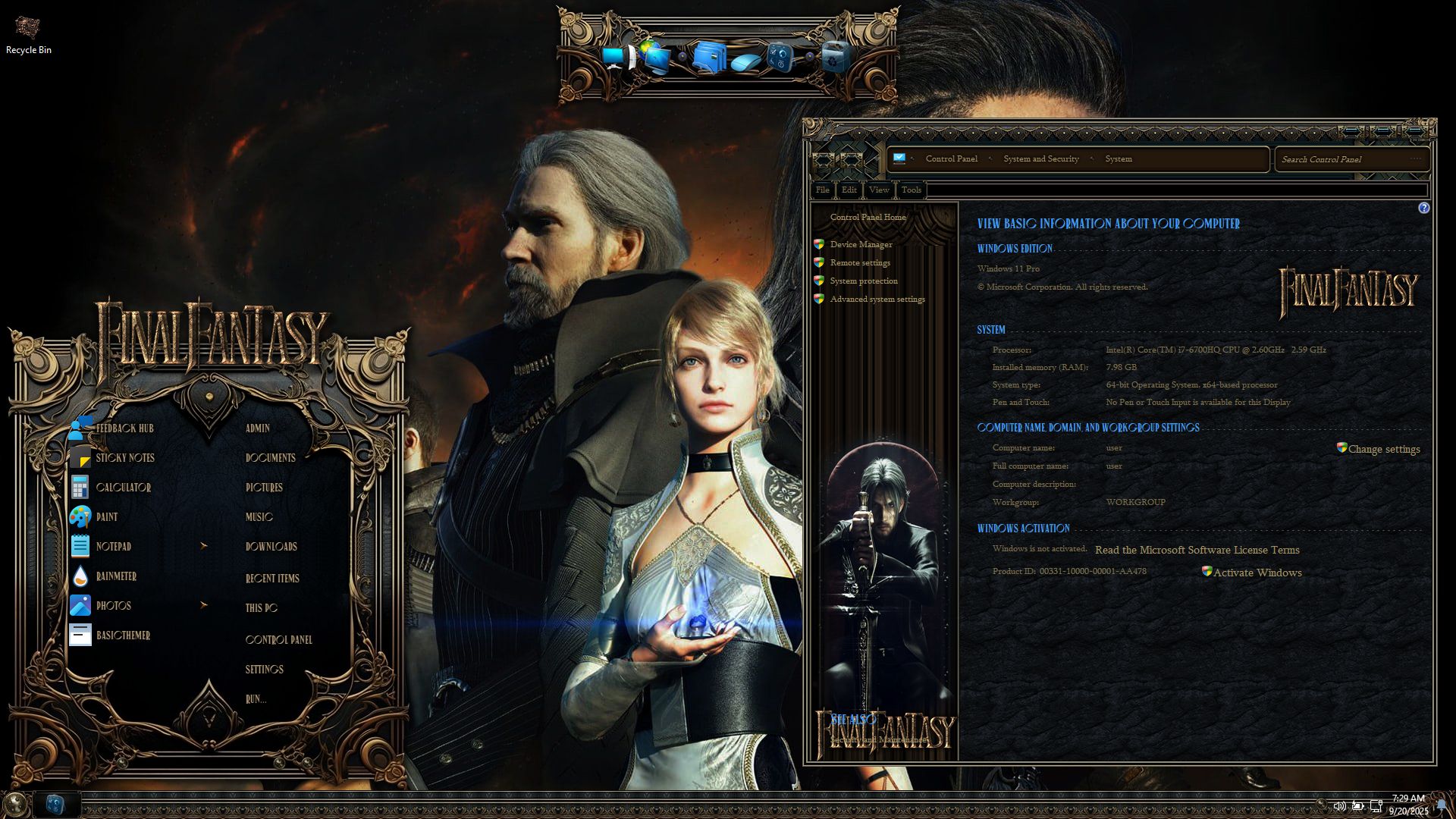Start Paint from the start menu
The width and height of the screenshot is (1456, 819).
[106, 517]
